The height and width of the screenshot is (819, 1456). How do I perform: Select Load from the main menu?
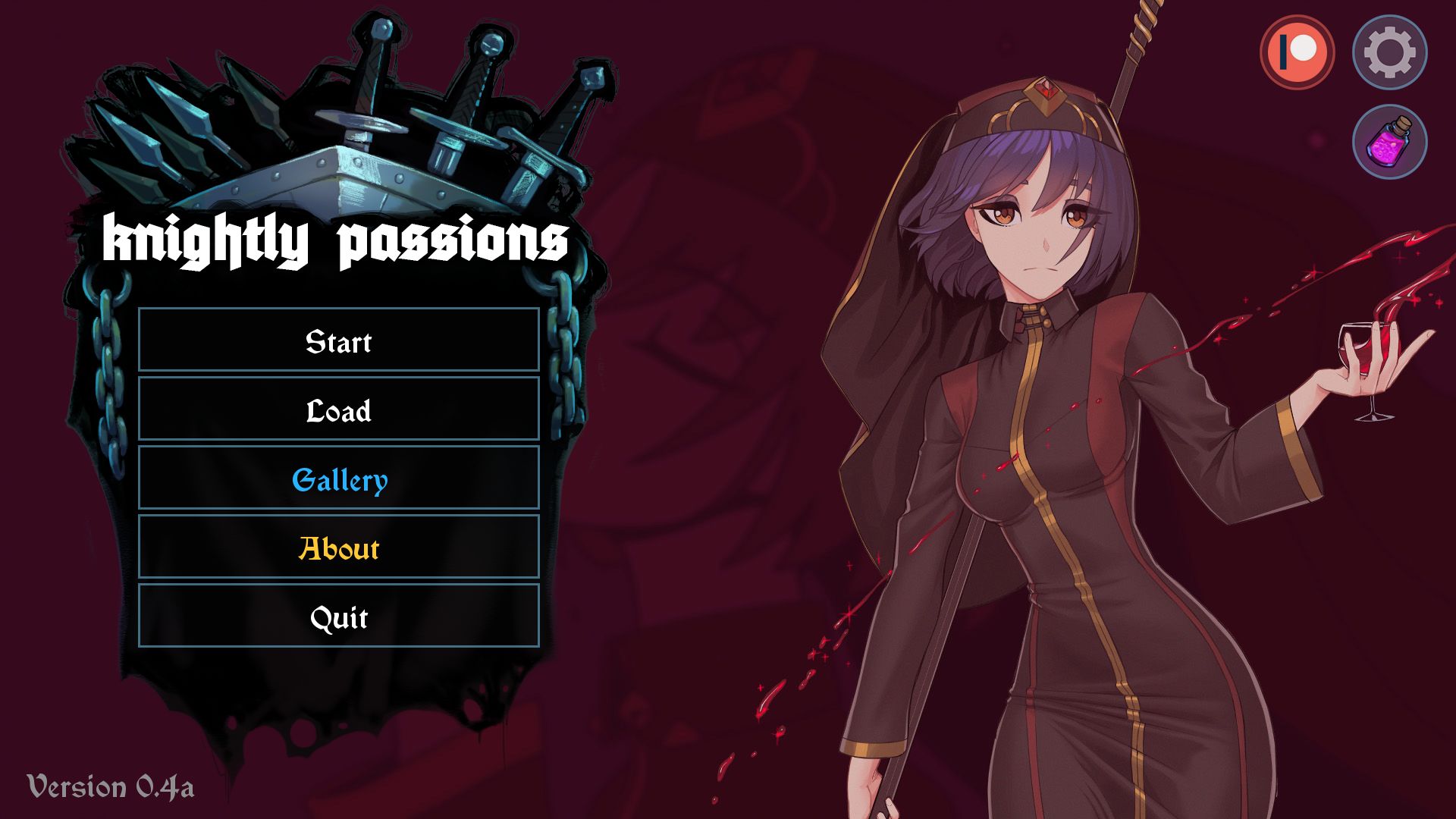(x=338, y=412)
